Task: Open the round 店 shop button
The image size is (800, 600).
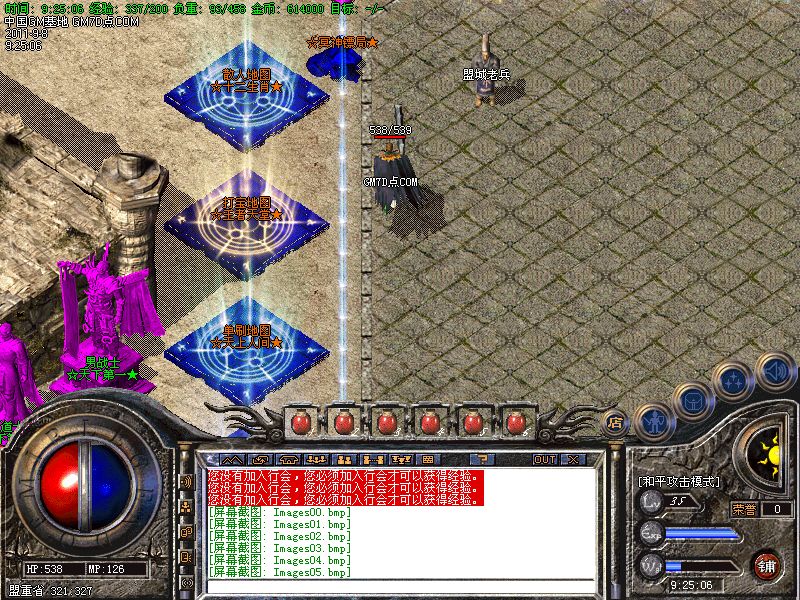Action: click(616, 424)
